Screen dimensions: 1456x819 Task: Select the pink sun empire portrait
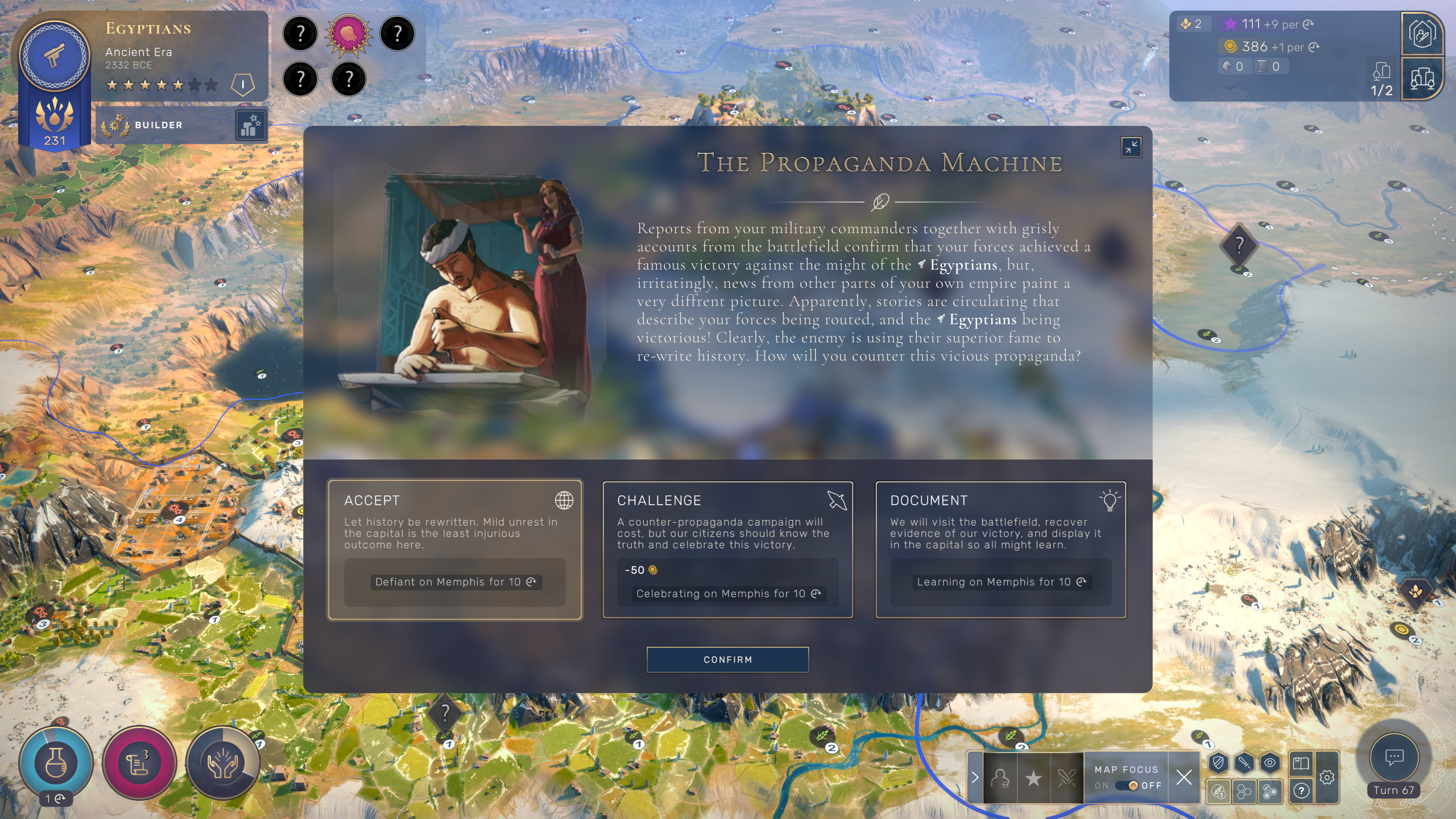click(x=349, y=34)
